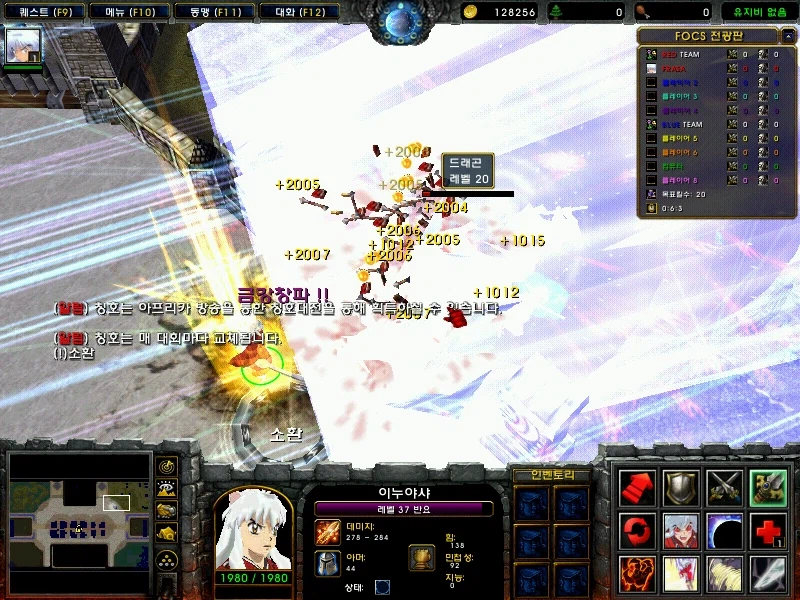Click the Inuyasha hero portrait
This screenshot has height=600, width=800.
point(253,530)
